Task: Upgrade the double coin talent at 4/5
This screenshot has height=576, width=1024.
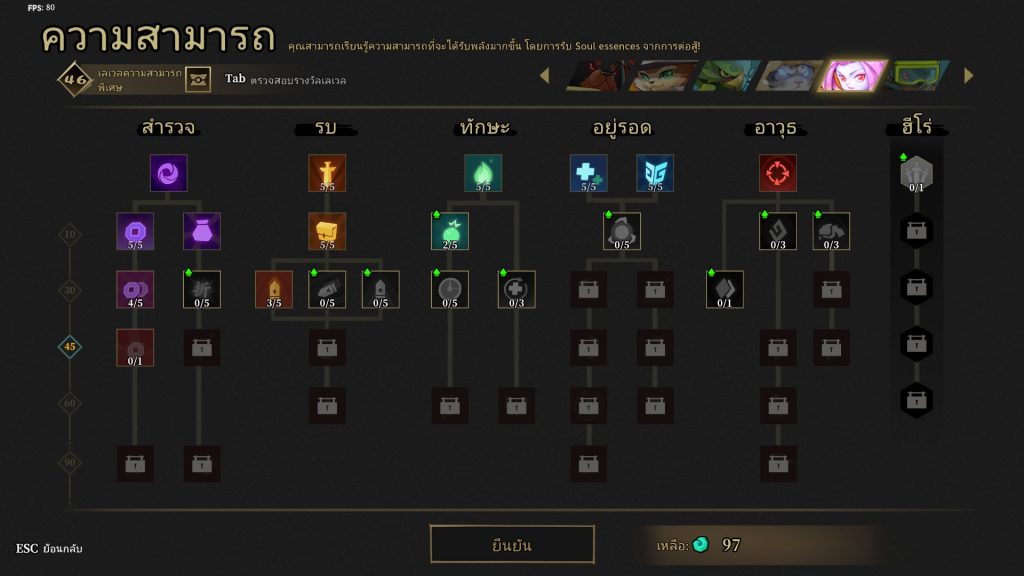Action: [x=135, y=289]
